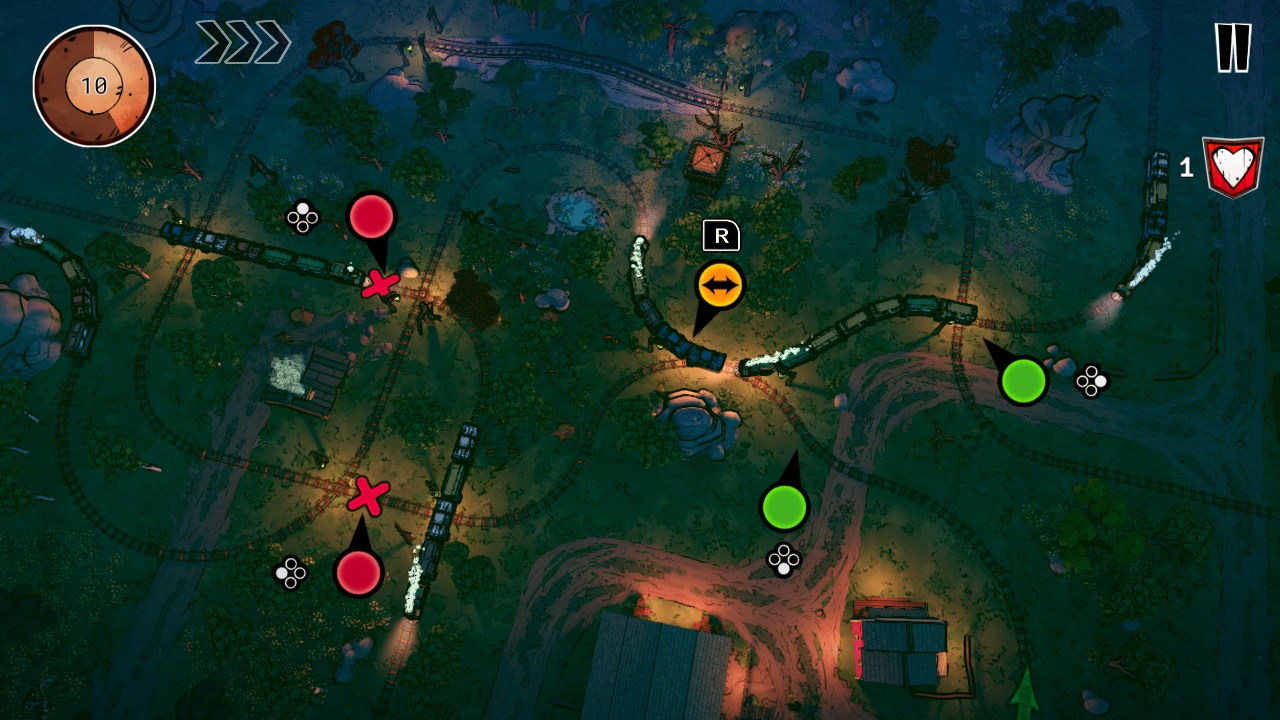Switch the yellow two-way junction arrow

[718, 281]
